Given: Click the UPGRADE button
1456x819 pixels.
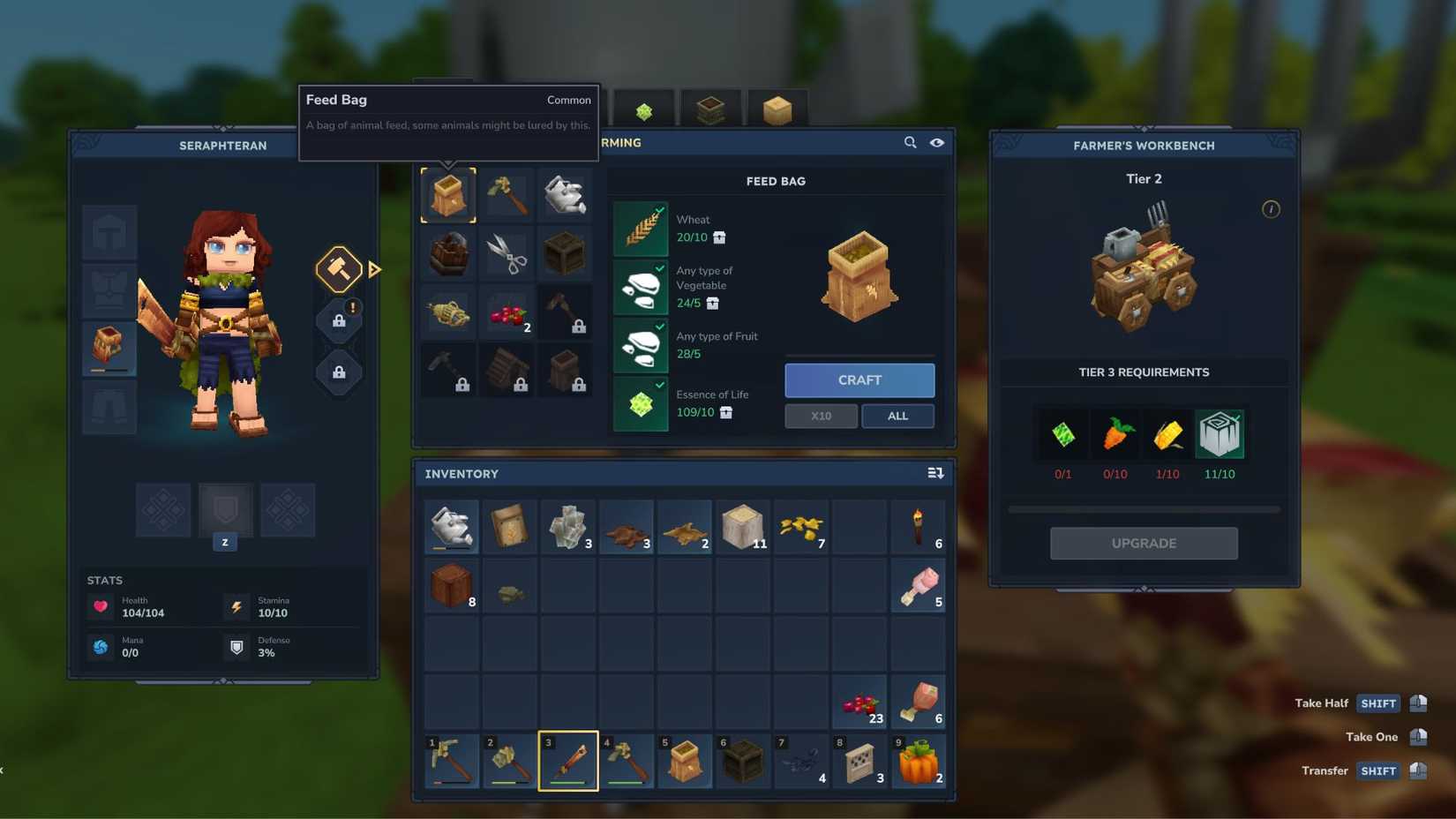Looking at the screenshot, I should (1144, 543).
